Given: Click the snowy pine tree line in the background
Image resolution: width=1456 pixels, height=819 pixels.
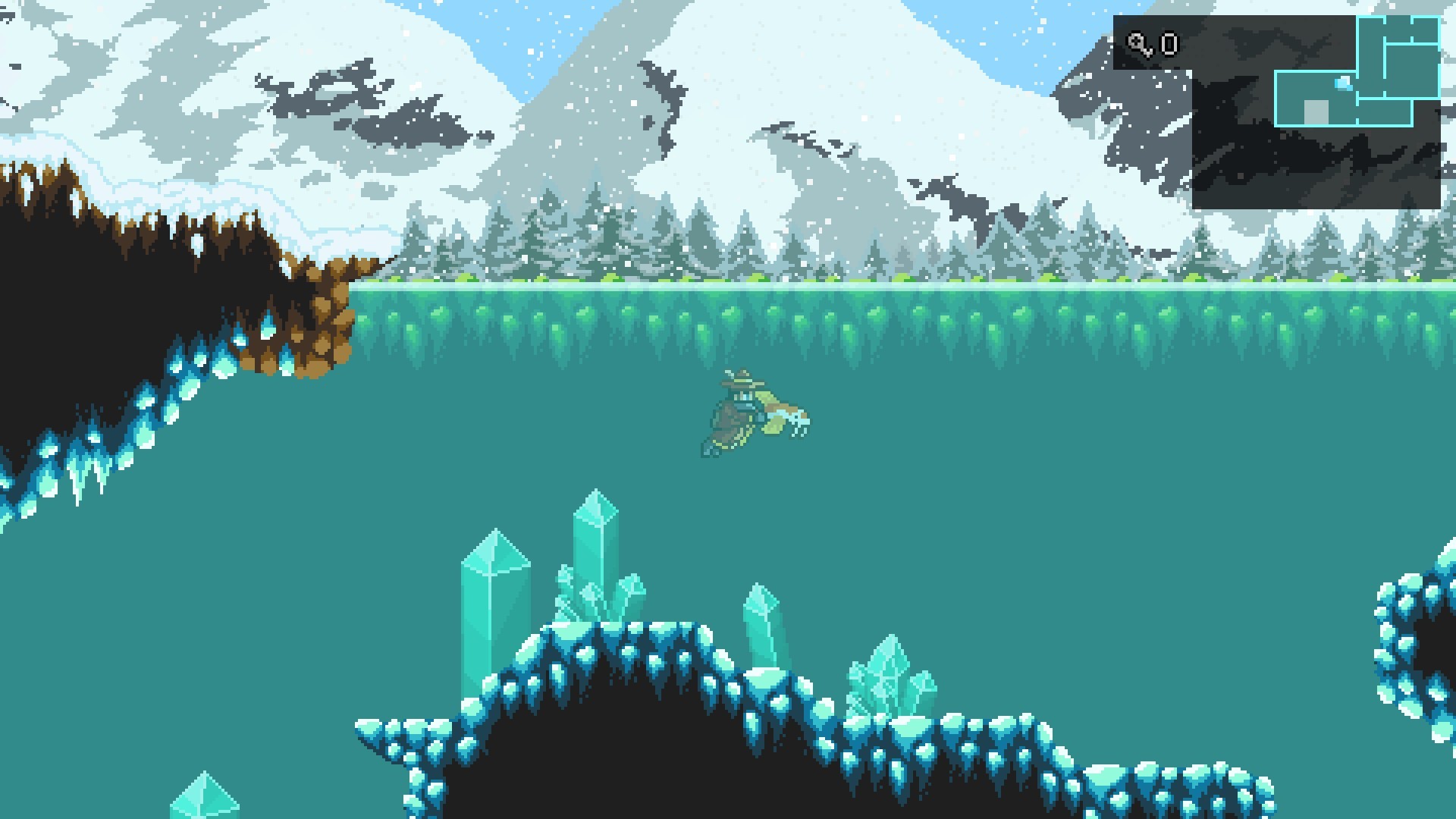Looking at the screenshot, I should (682, 243).
